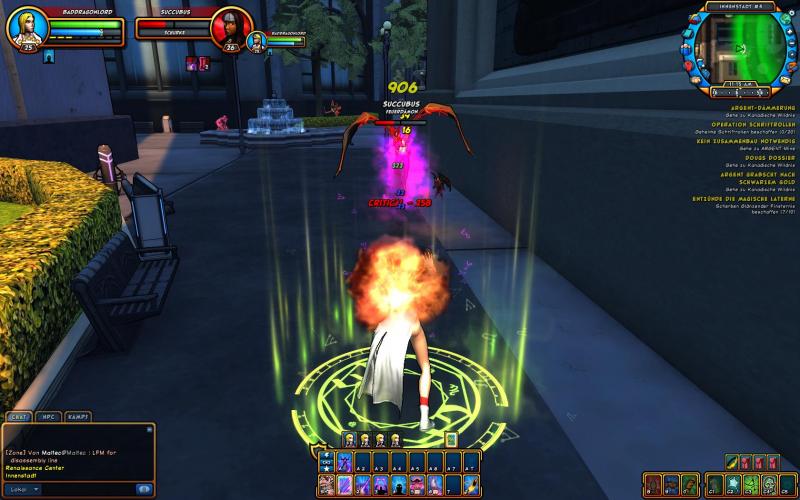Click the green card icon above hotbar

coord(450,439)
